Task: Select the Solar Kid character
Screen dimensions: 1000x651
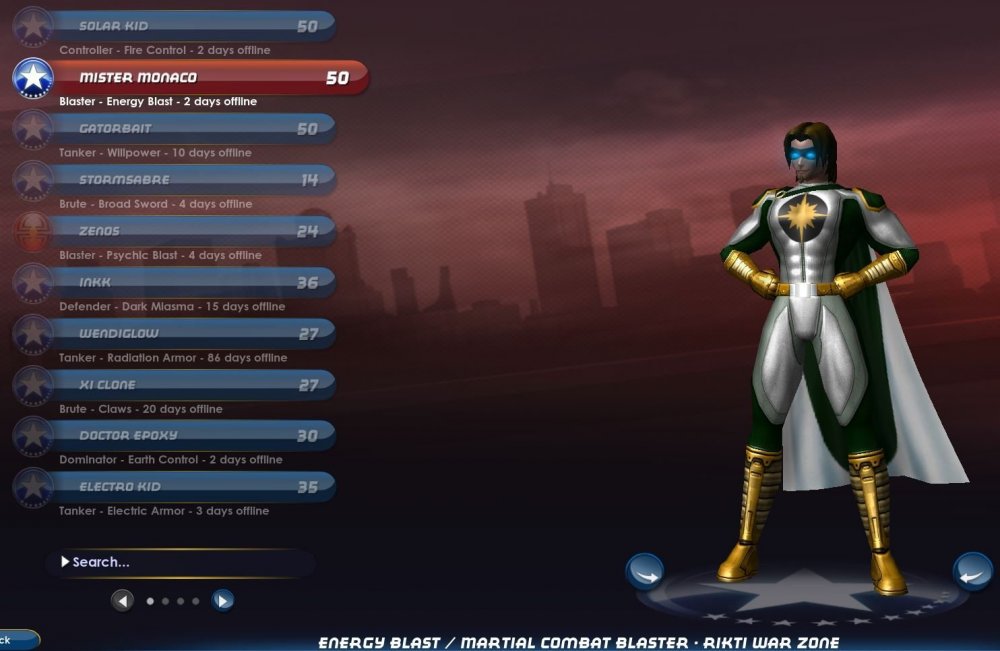Action: pos(190,27)
